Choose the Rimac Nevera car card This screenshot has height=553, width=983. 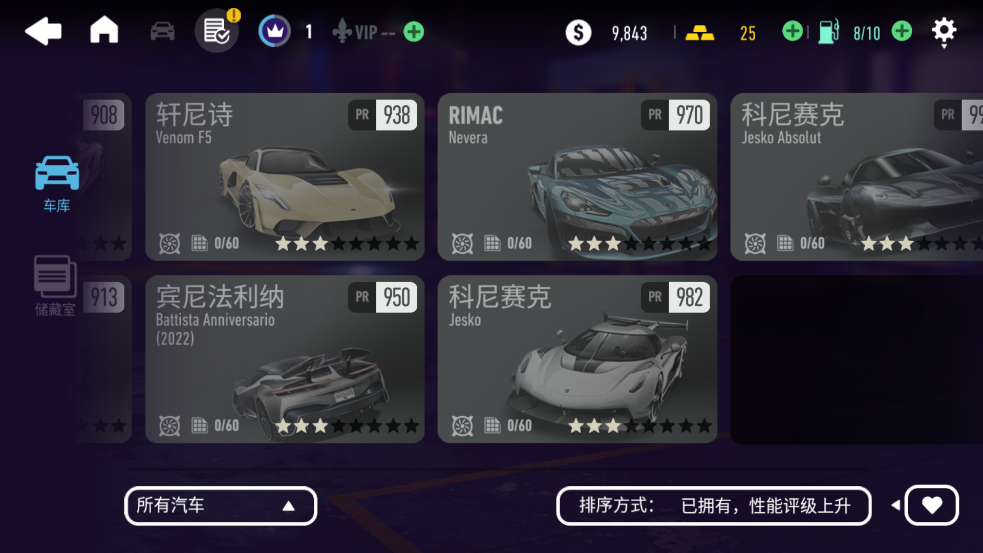point(577,177)
